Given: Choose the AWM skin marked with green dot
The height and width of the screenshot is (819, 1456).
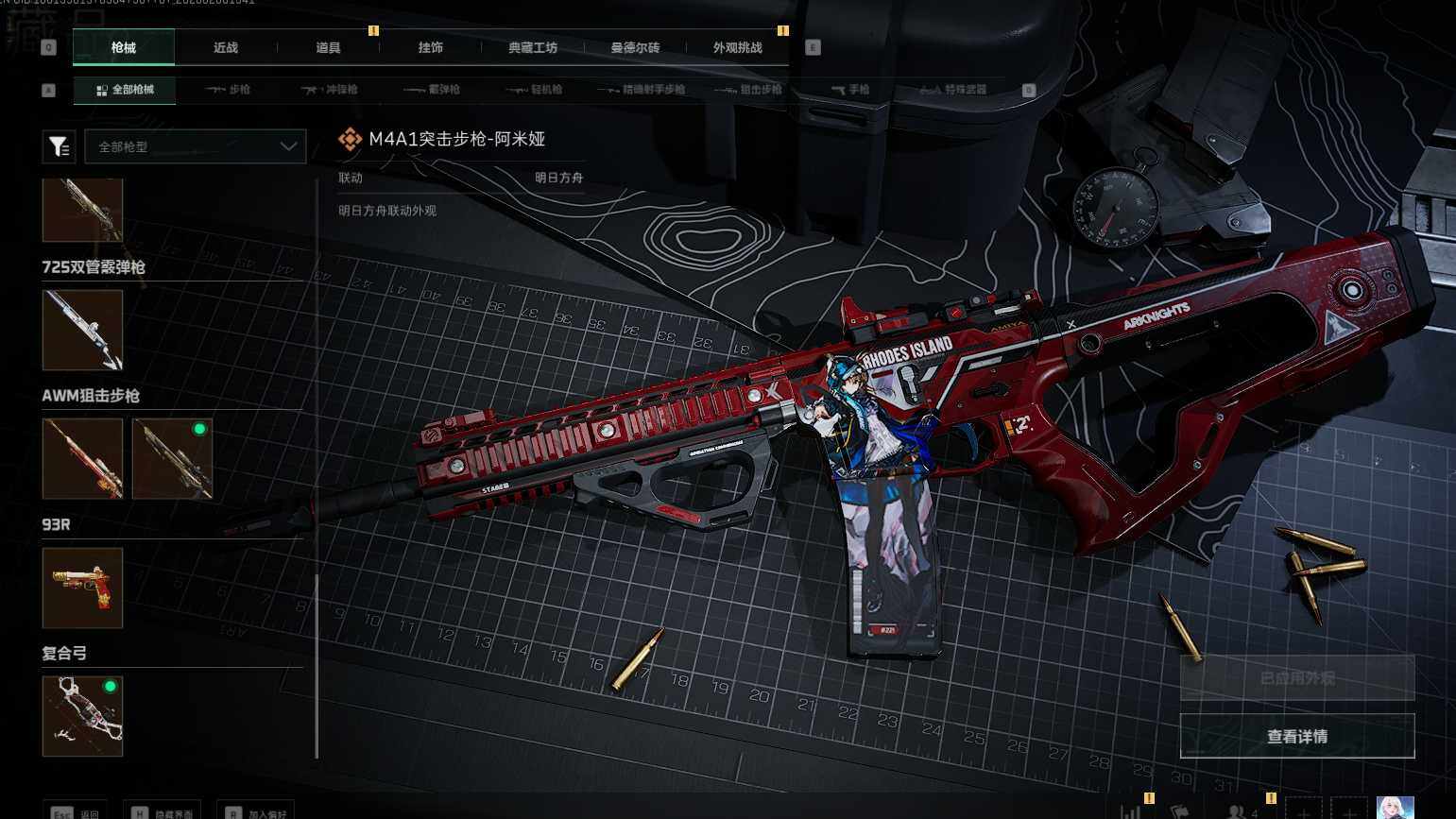Looking at the screenshot, I should [x=172, y=458].
